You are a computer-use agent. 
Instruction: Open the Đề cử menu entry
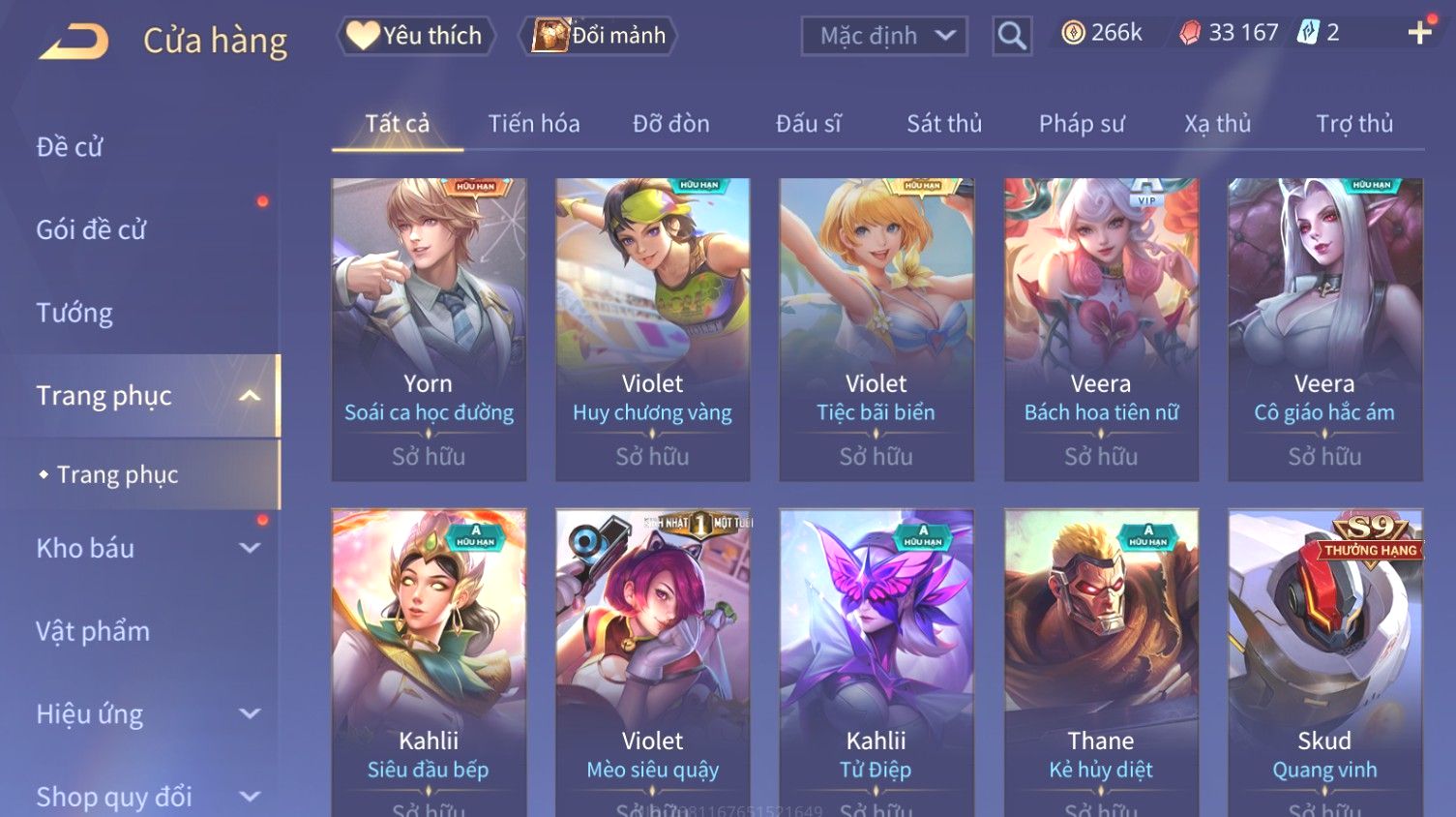pyautogui.click(x=70, y=147)
